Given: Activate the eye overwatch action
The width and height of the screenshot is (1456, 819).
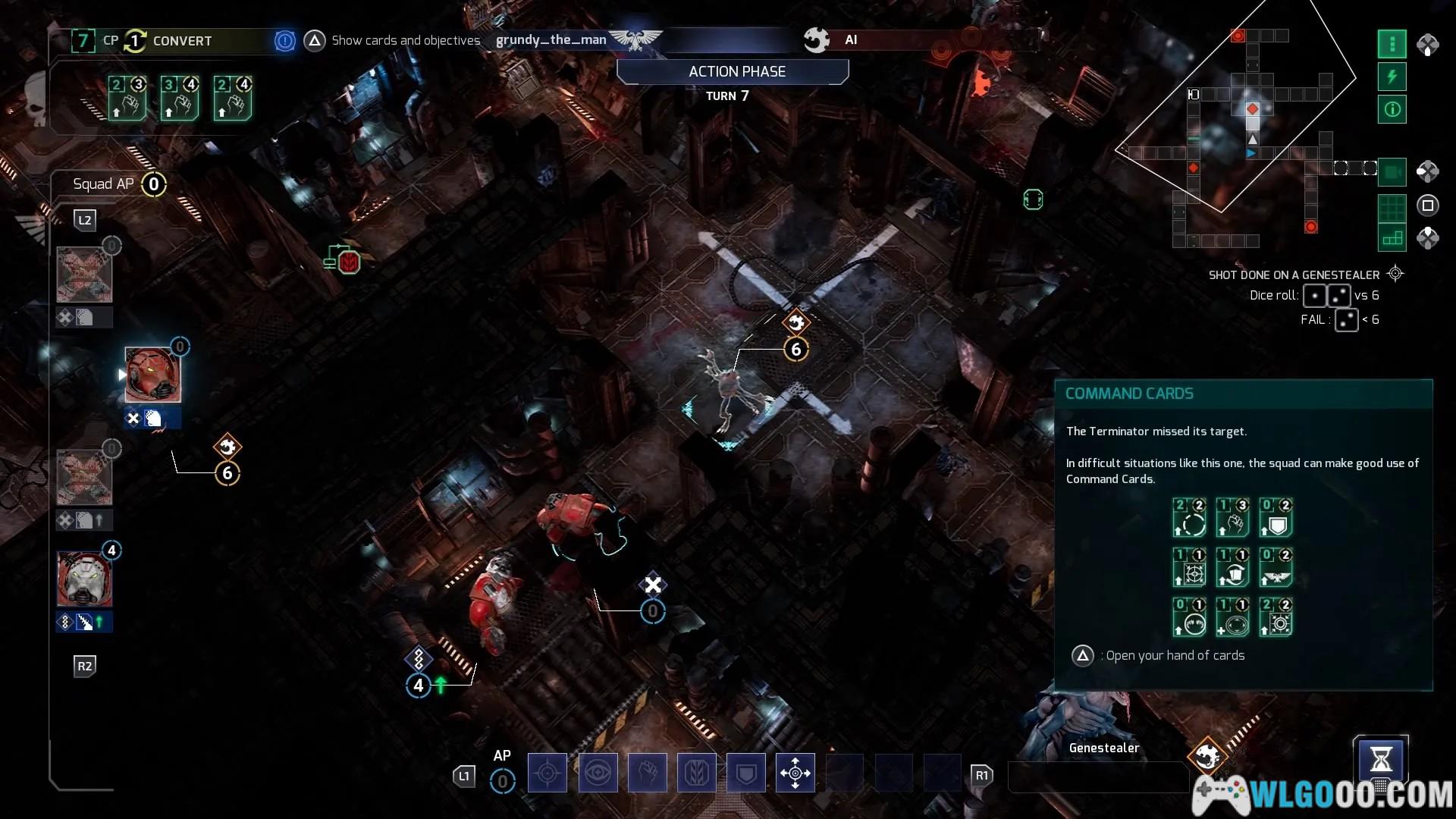Looking at the screenshot, I should click(x=598, y=773).
